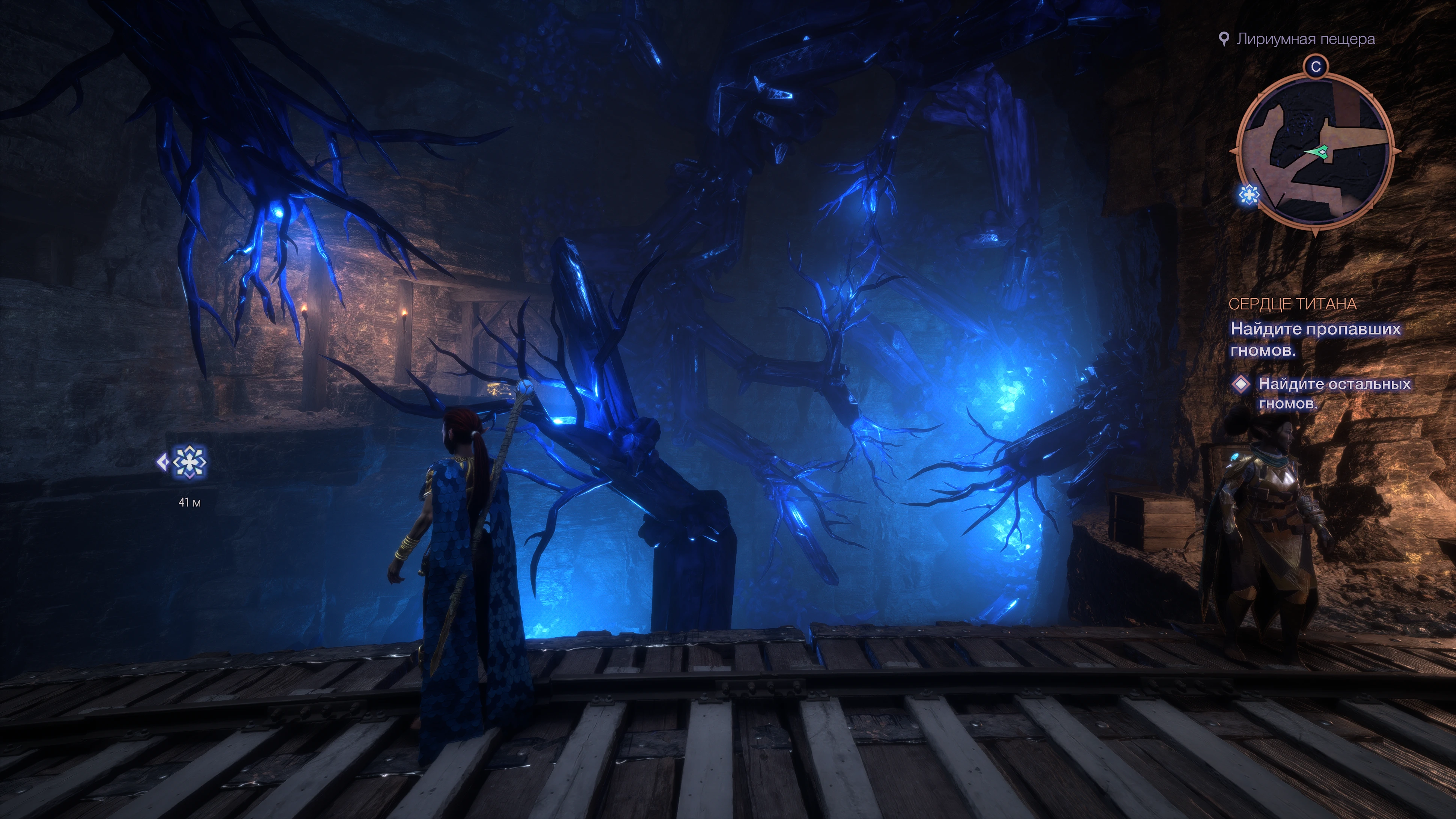Select the "Найдите остальных гномов" objective
The image size is (1456, 819).
pos(1334,394)
